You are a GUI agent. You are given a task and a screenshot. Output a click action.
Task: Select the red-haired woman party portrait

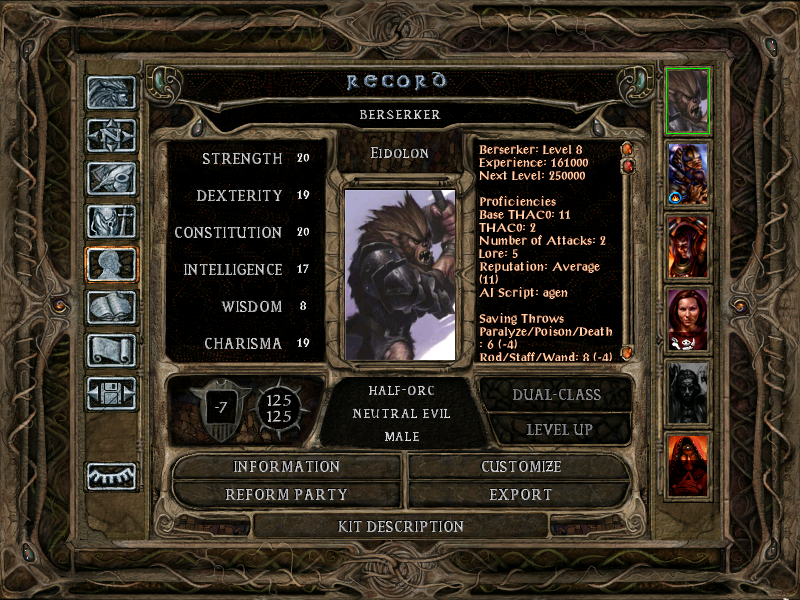tap(688, 319)
